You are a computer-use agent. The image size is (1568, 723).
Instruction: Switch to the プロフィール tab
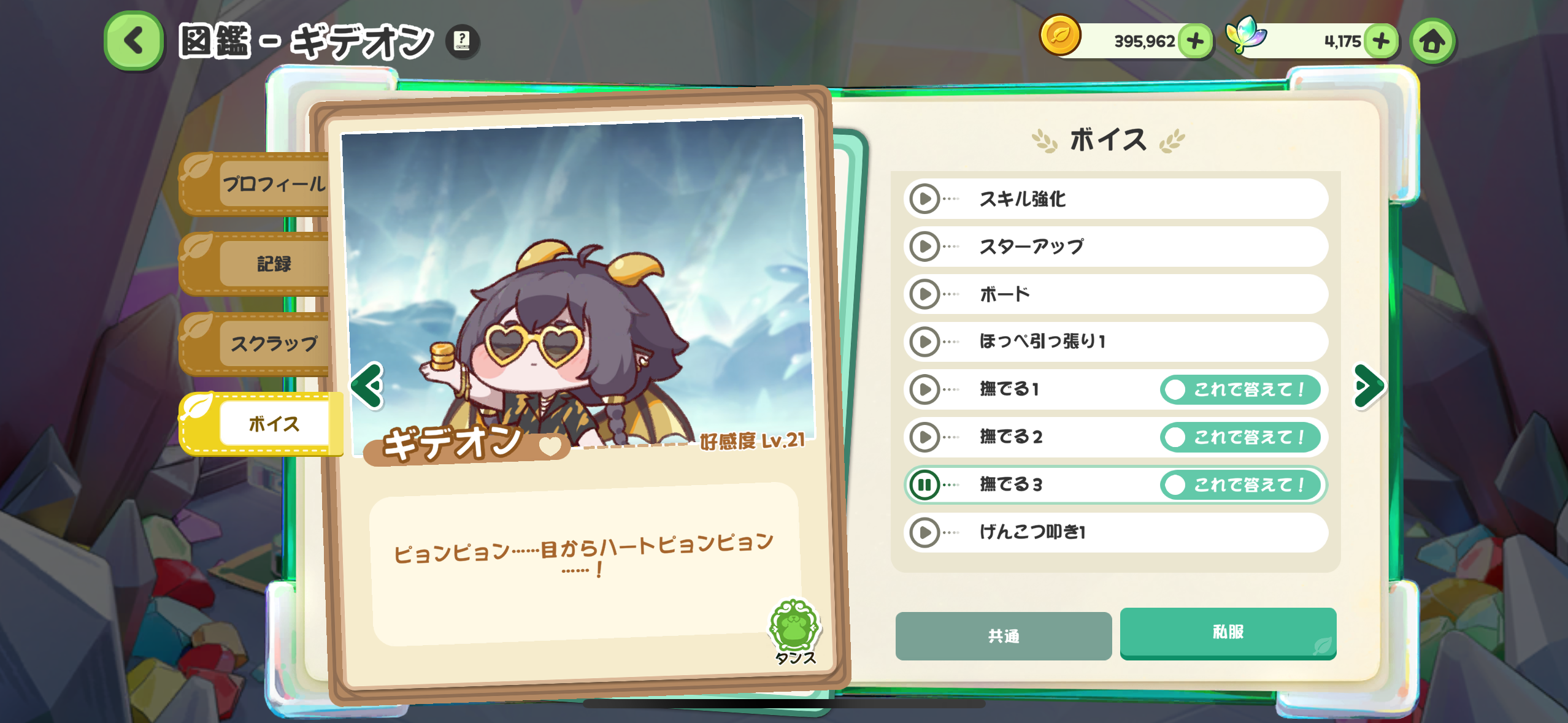coord(272,183)
